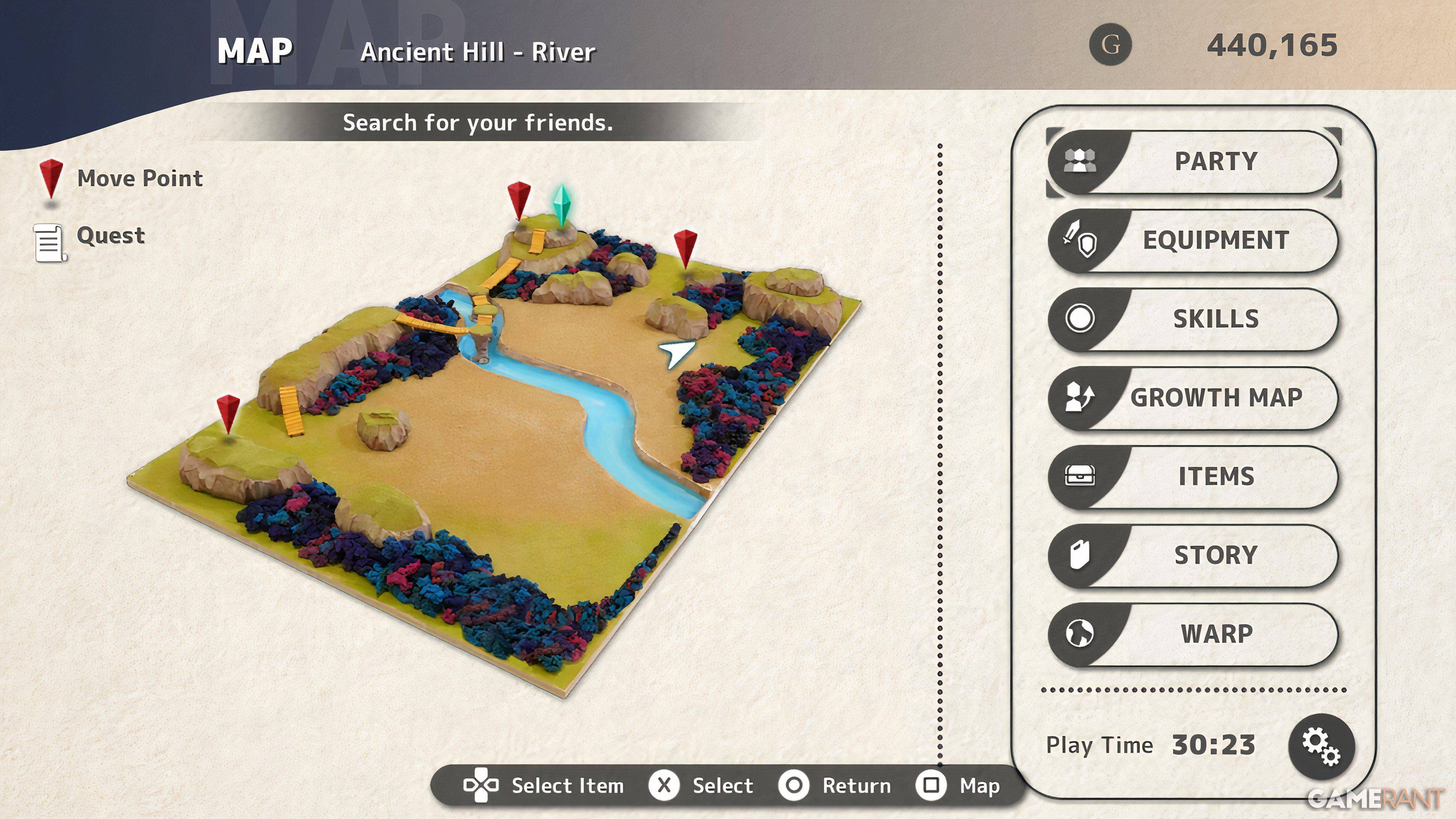Select the Story entry
The height and width of the screenshot is (819, 1456).
point(1194,555)
